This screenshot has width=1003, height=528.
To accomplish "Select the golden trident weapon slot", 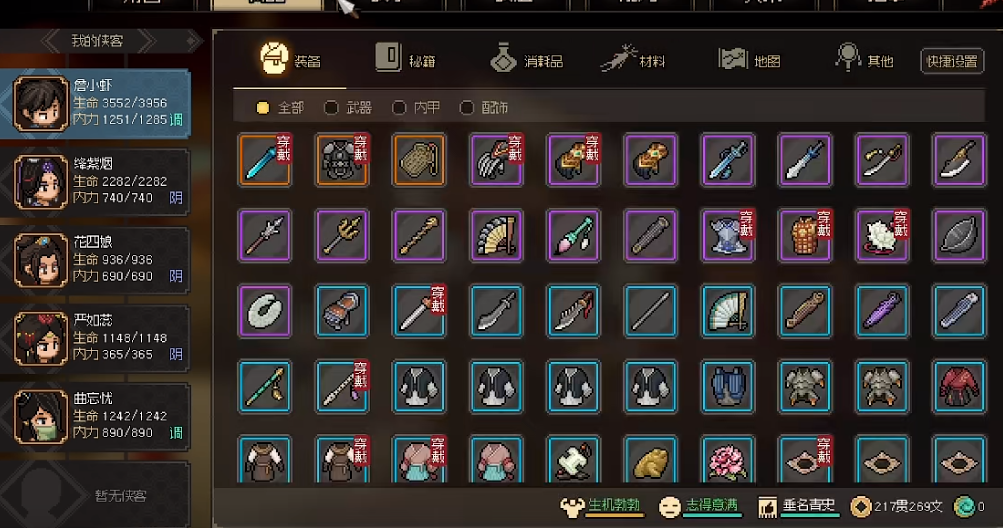I will click(x=342, y=235).
